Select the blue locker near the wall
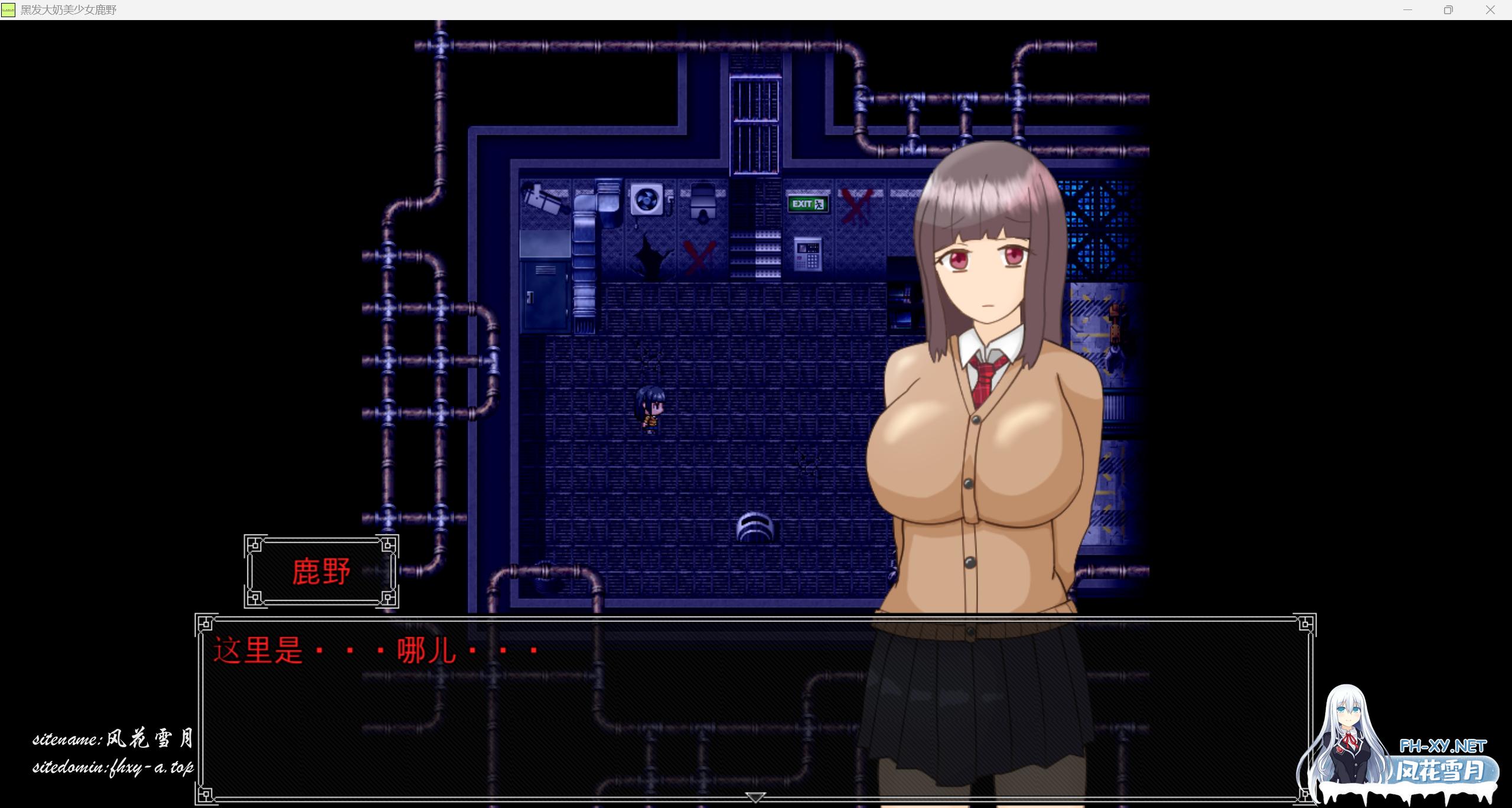The width and height of the screenshot is (1512, 808). (543, 295)
